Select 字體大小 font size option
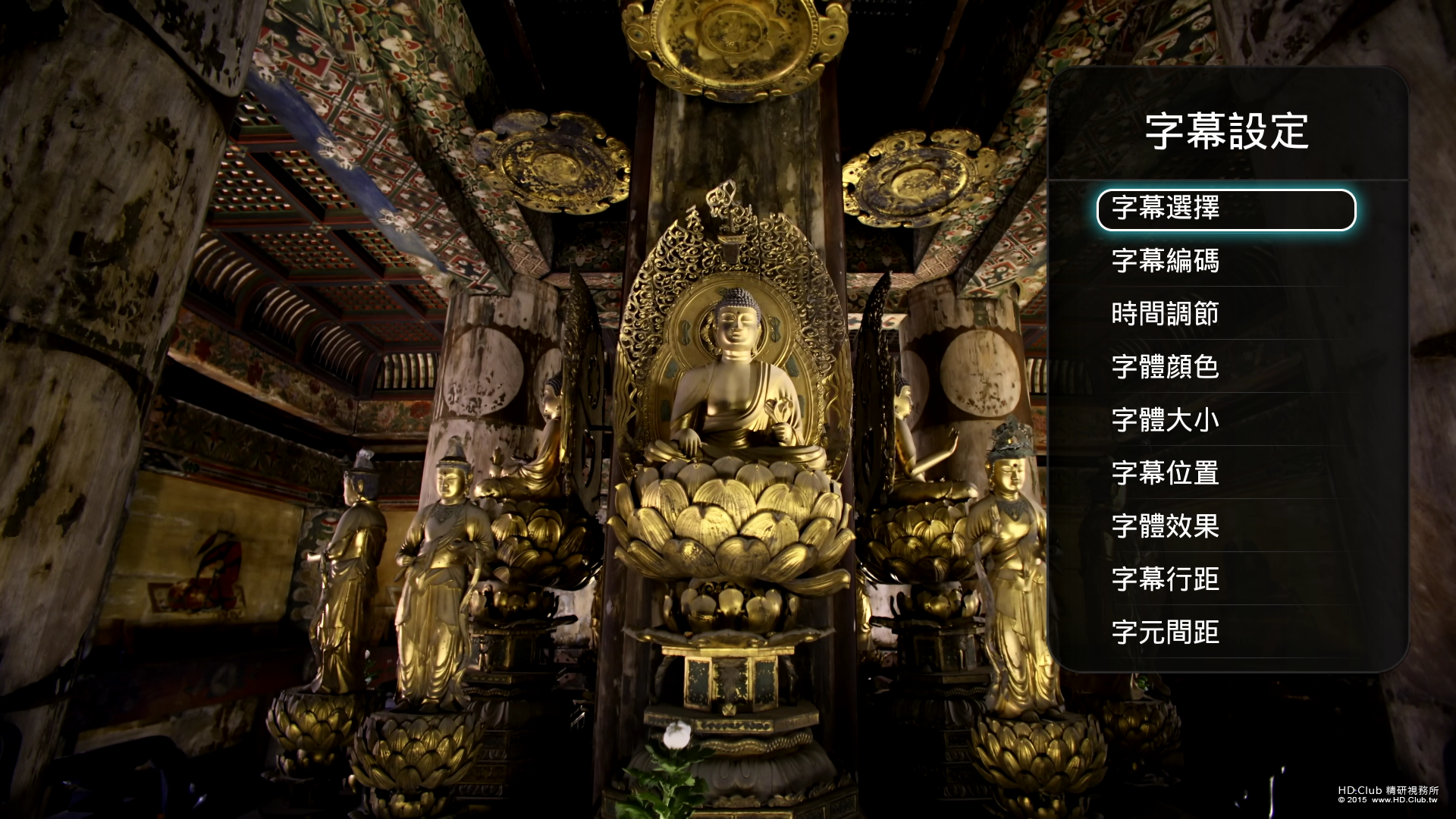The image size is (1456, 819). tap(1165, 420)
